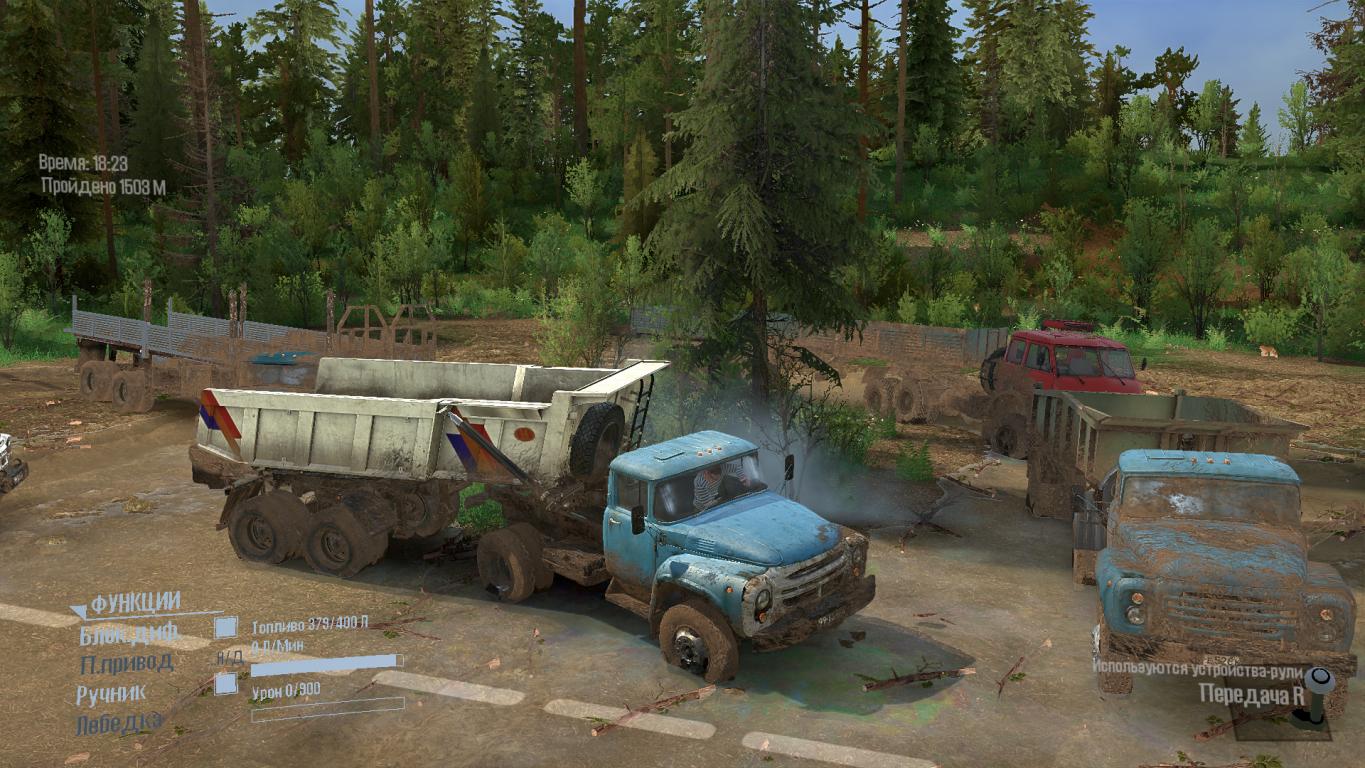Open the ФУНКЦИИ functions menu header
Viewport: 1365px width, 768px height.
(135, 603)
